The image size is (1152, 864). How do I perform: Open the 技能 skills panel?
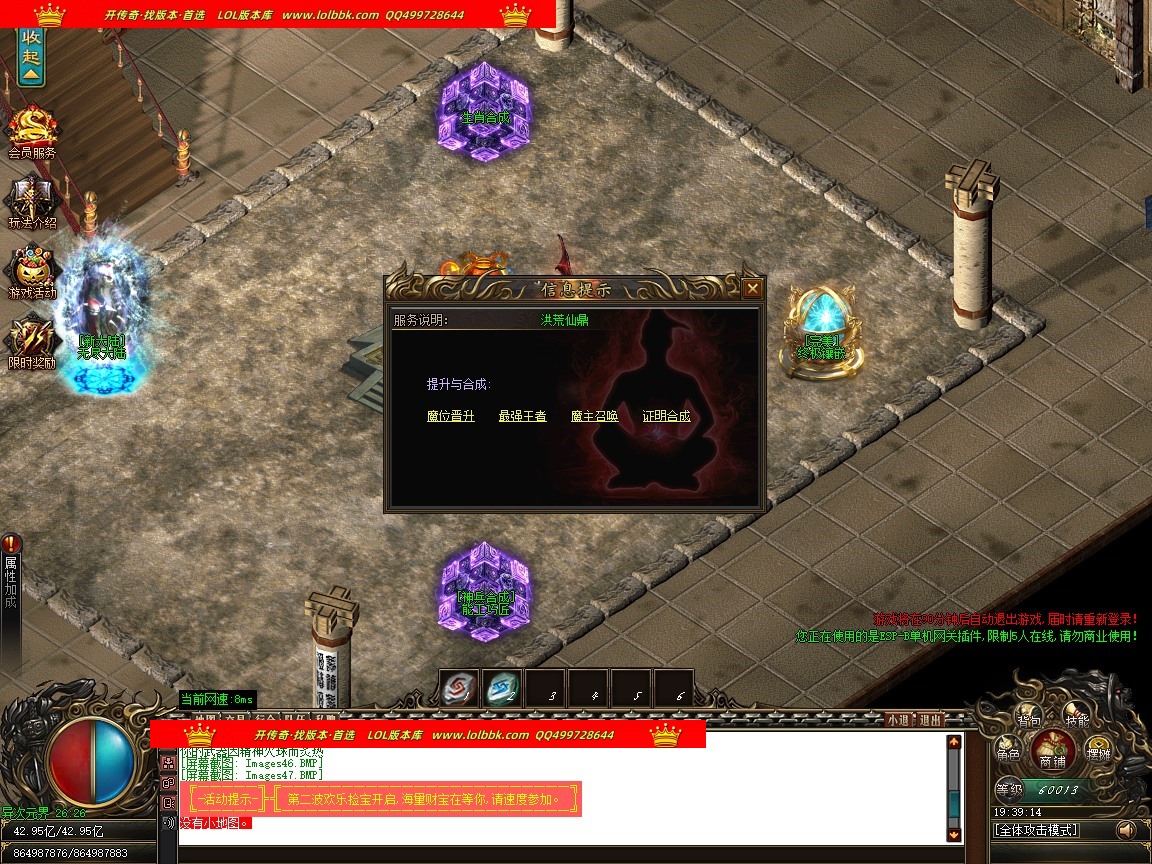coord(1076,718)
